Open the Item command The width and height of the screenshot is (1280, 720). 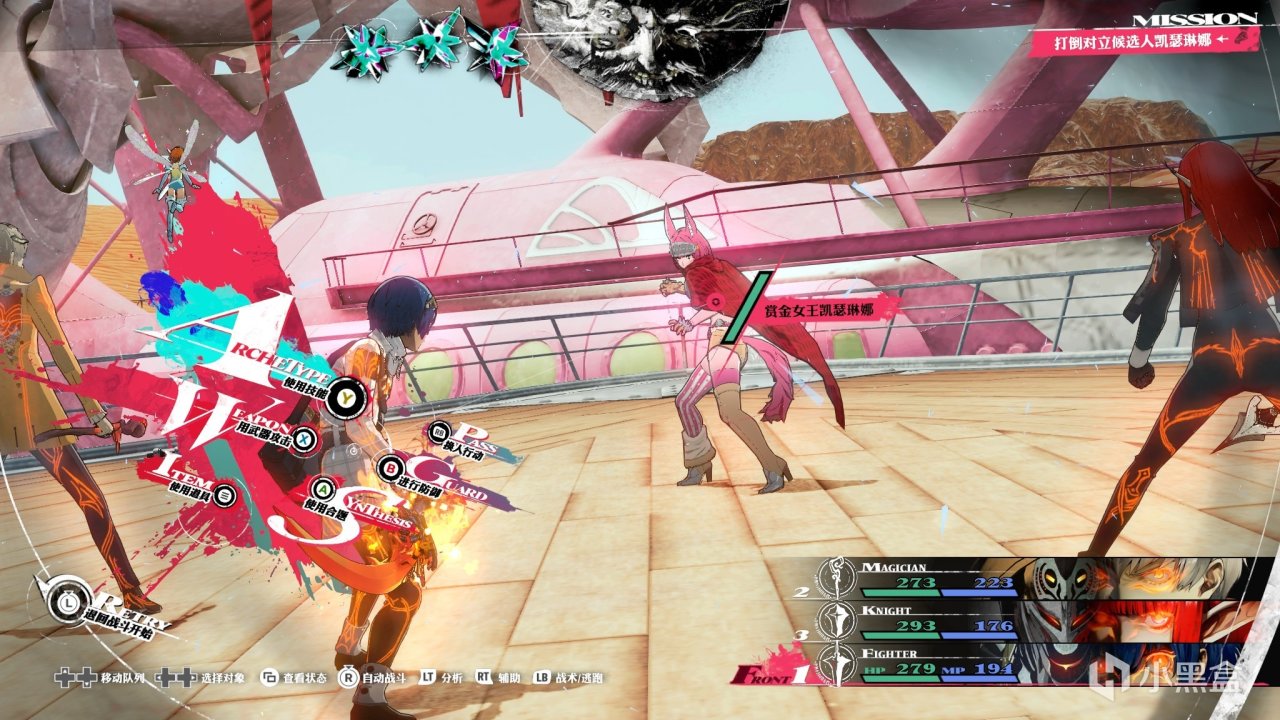(226, 494)
